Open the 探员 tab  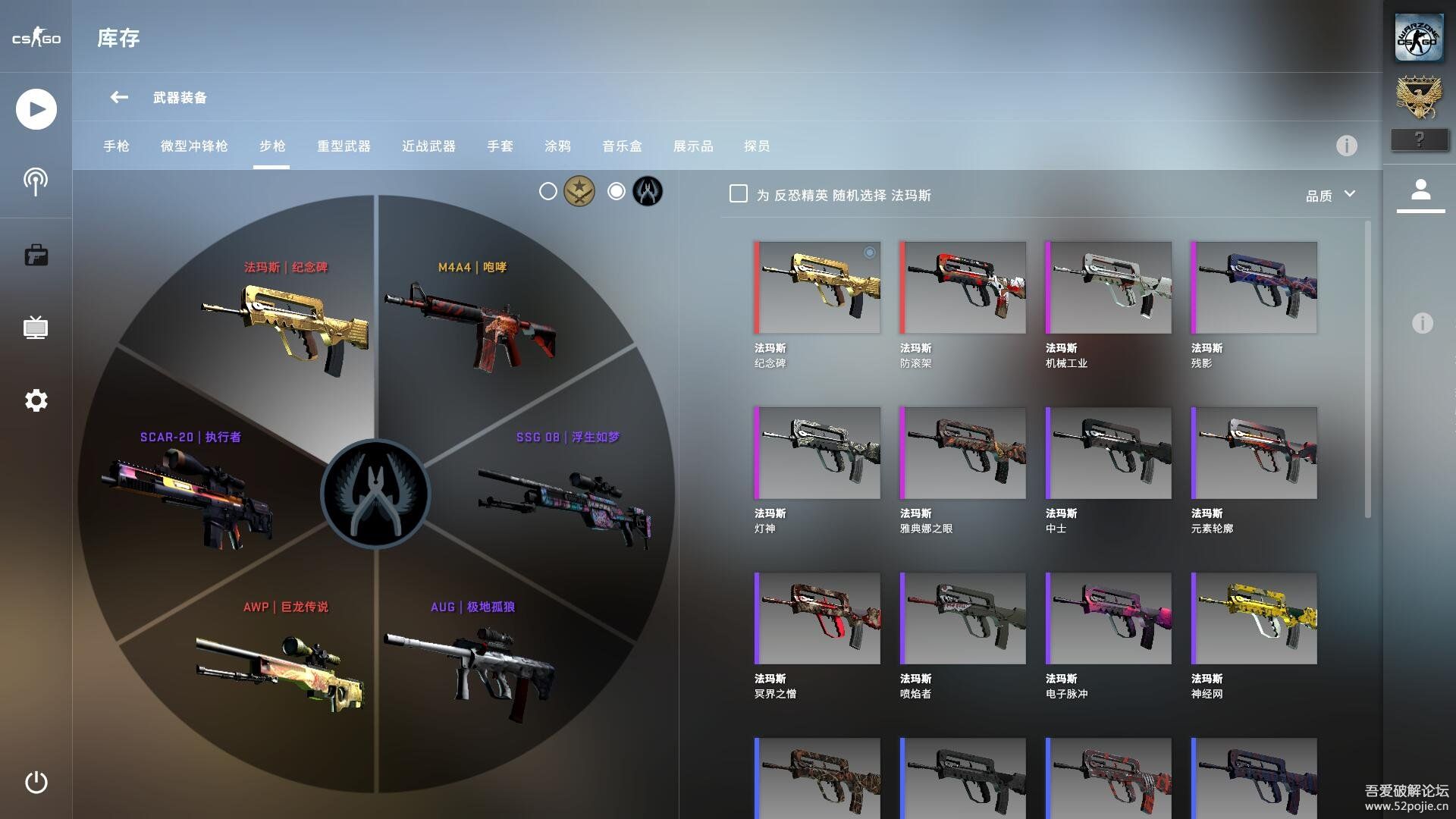click(x=757, y=146)
